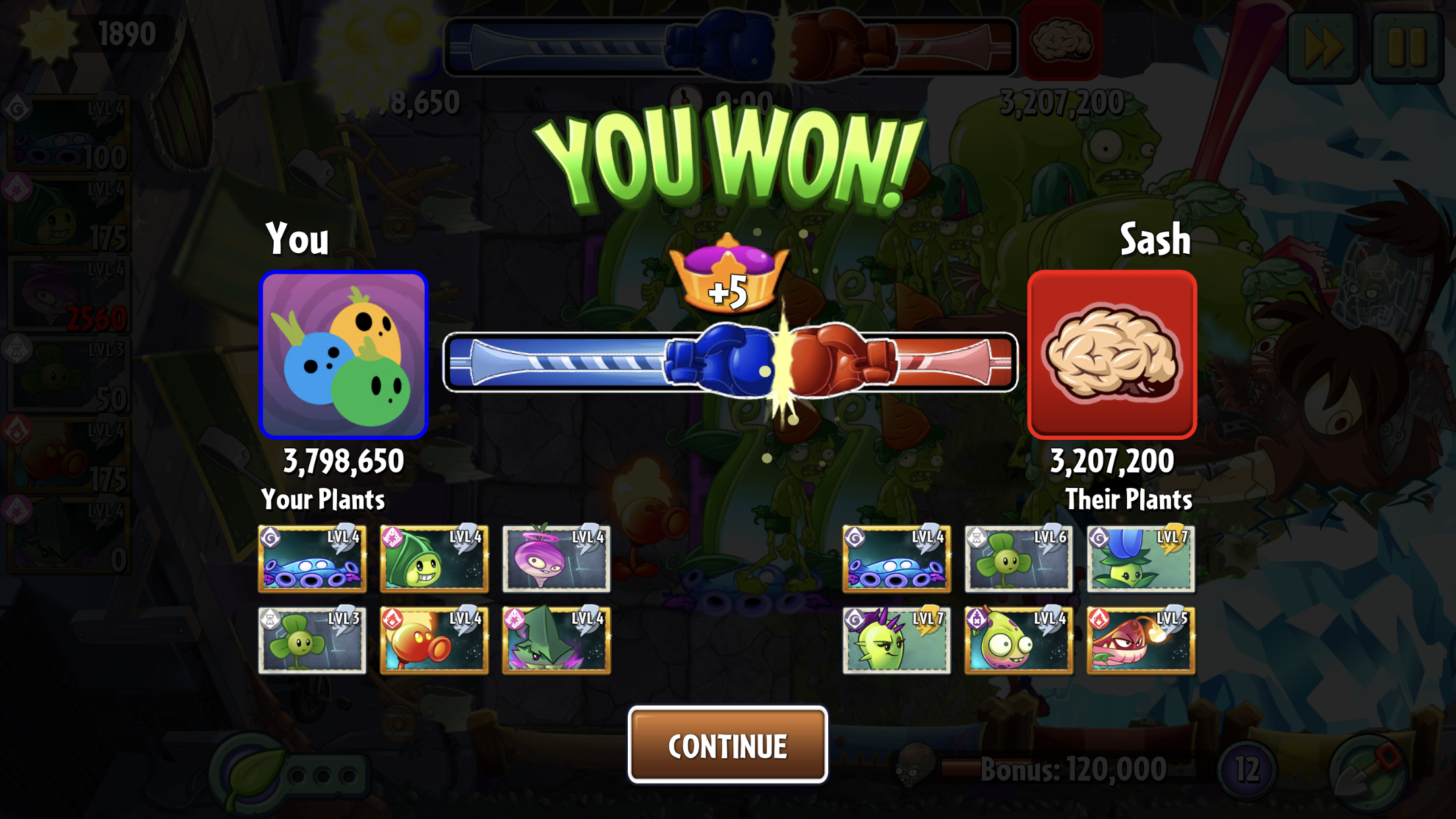
Task: Tap the CONTINUE button
Action: (x=727, y=745)
